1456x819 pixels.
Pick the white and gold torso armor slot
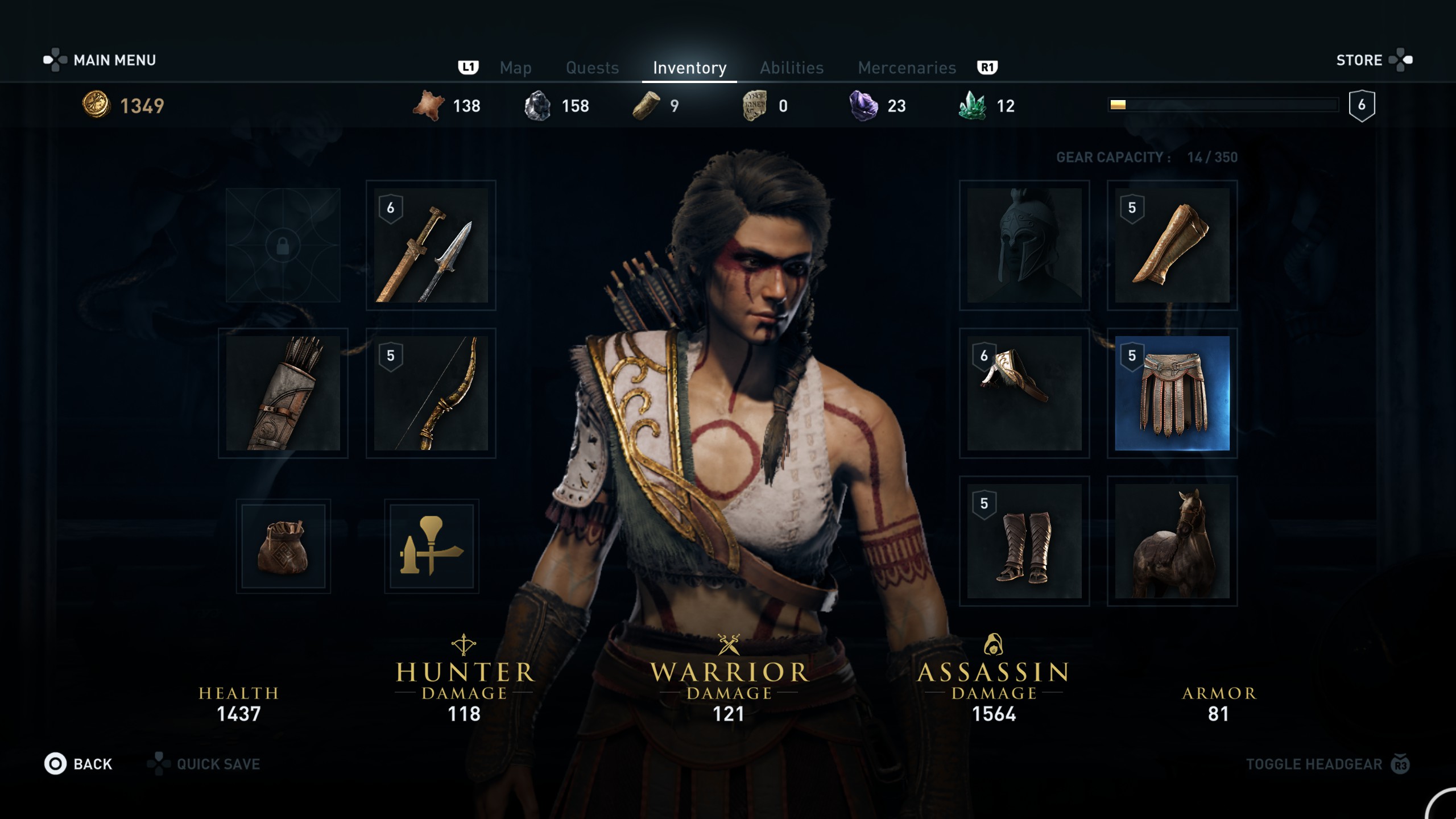[x=1024, y=393]
